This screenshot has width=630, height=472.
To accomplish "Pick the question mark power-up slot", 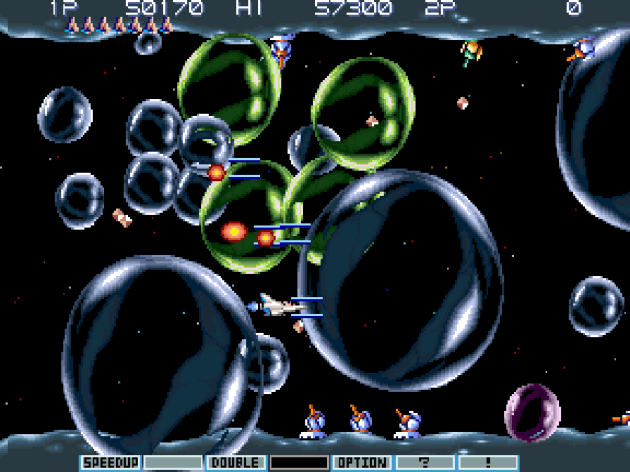I will pos(424,463).
